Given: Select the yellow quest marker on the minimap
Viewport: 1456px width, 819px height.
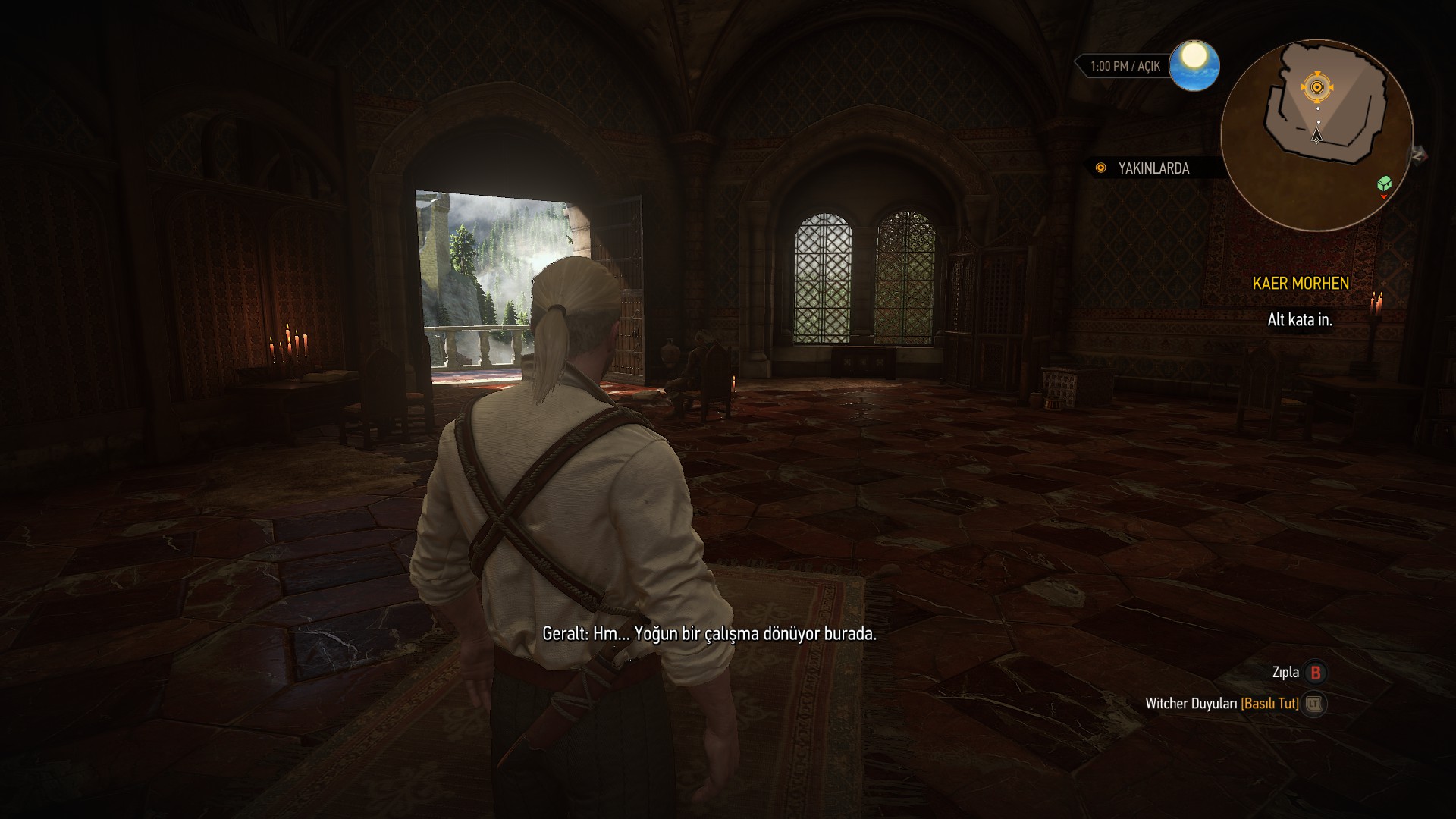Looking at the screenshot, I should [1317, 88].
